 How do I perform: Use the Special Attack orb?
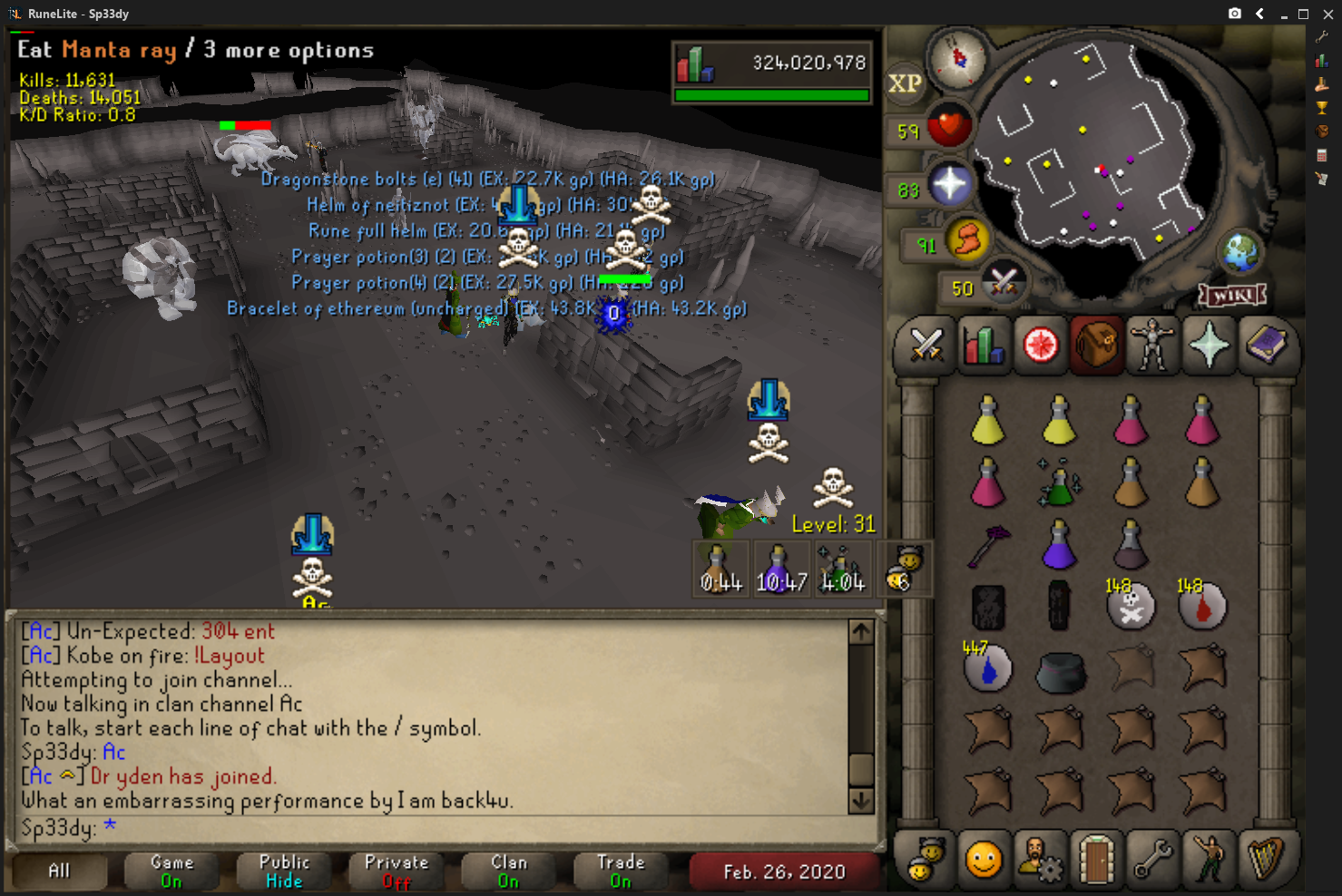[1003, 283]
